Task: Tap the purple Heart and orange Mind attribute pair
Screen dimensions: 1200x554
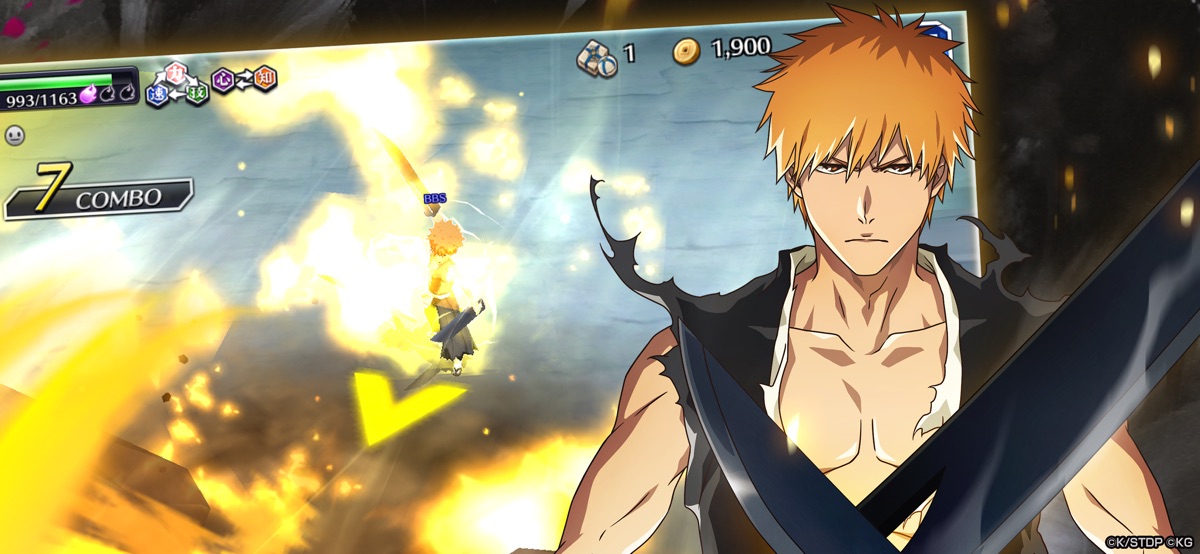Action: click(244, 79)
